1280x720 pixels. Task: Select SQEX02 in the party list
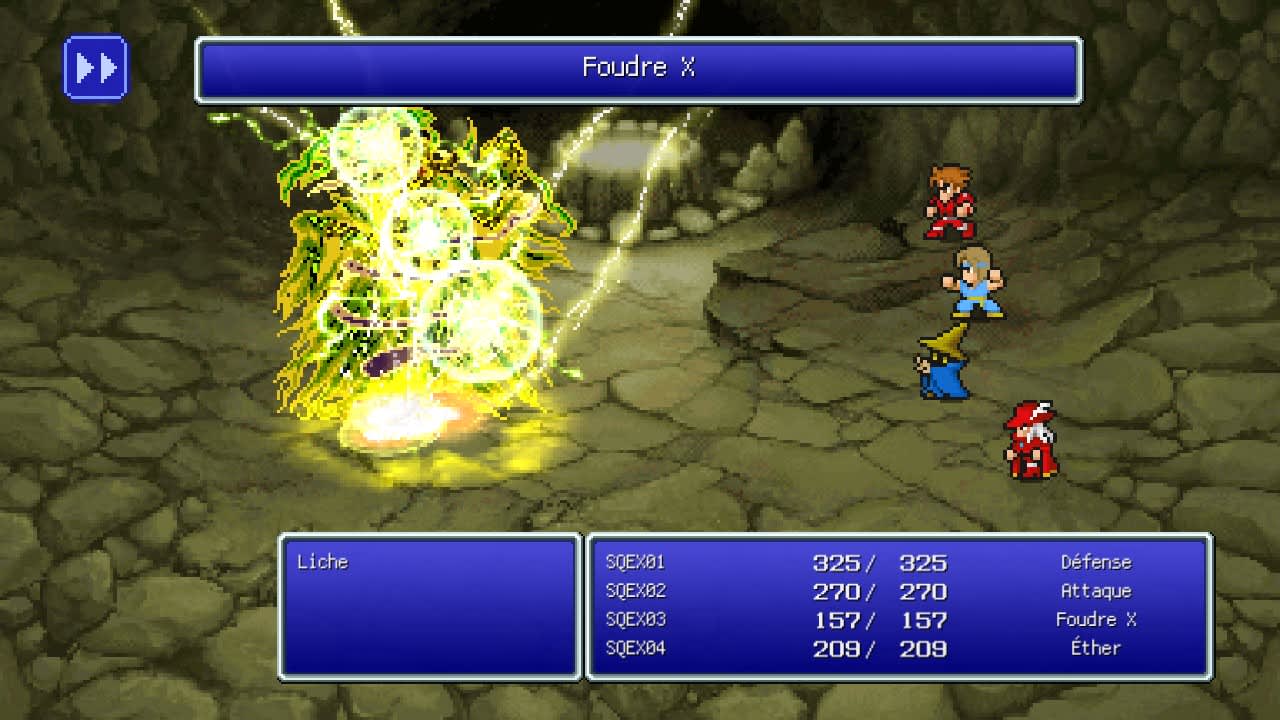point(637,591)
